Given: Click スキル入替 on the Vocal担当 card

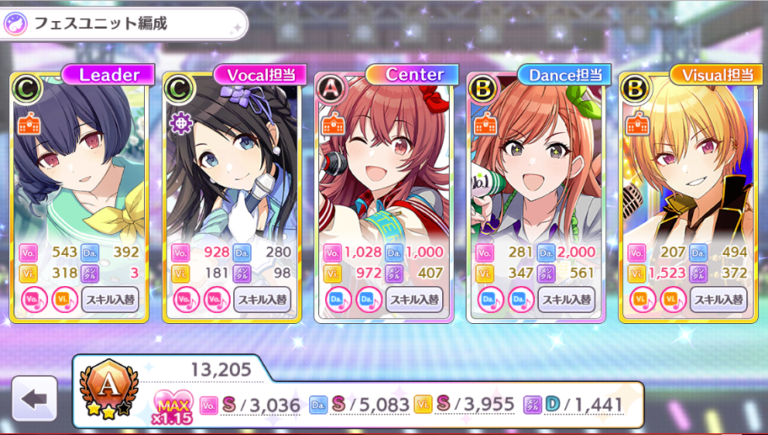Looking at the screenshot, I should [262, 299].
